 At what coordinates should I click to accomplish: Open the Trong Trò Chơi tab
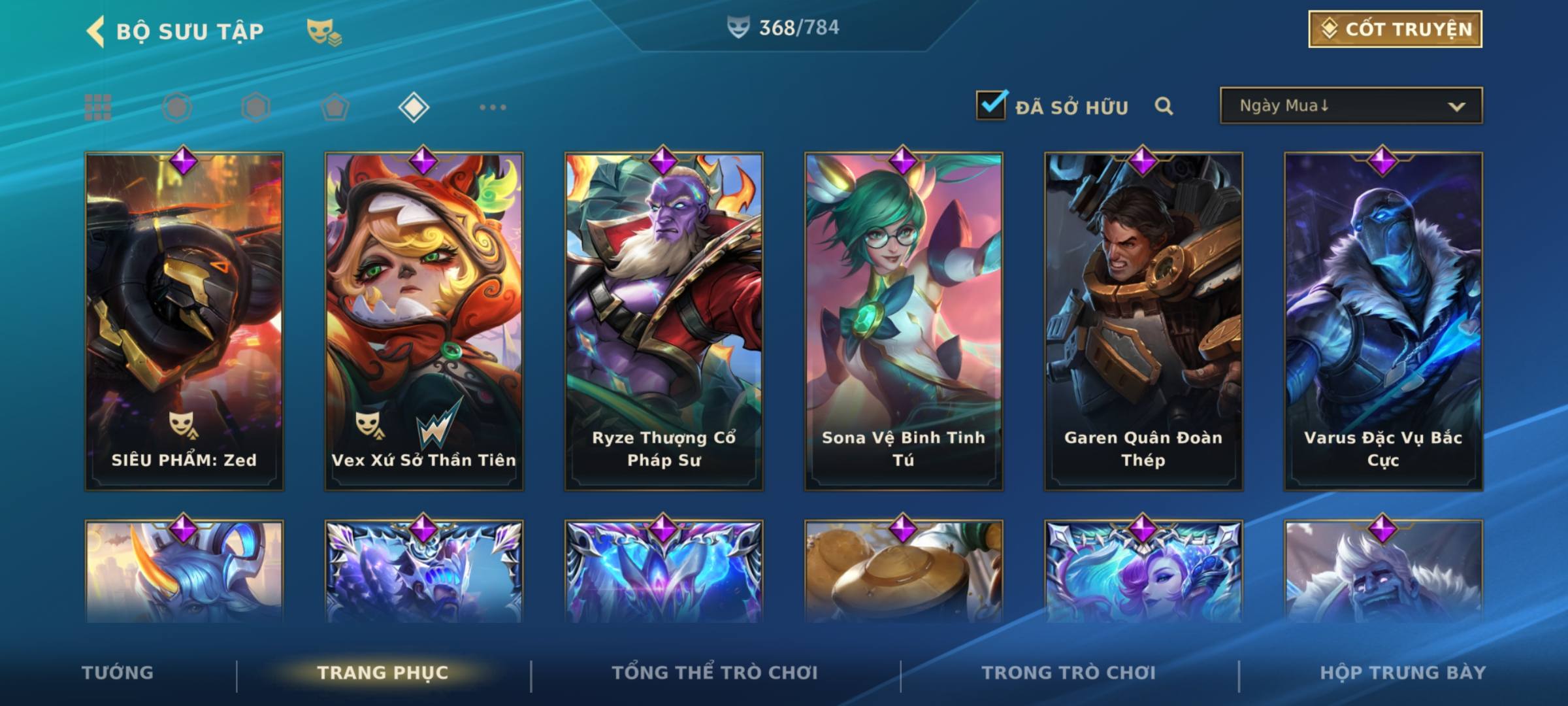pos(1069,673)
